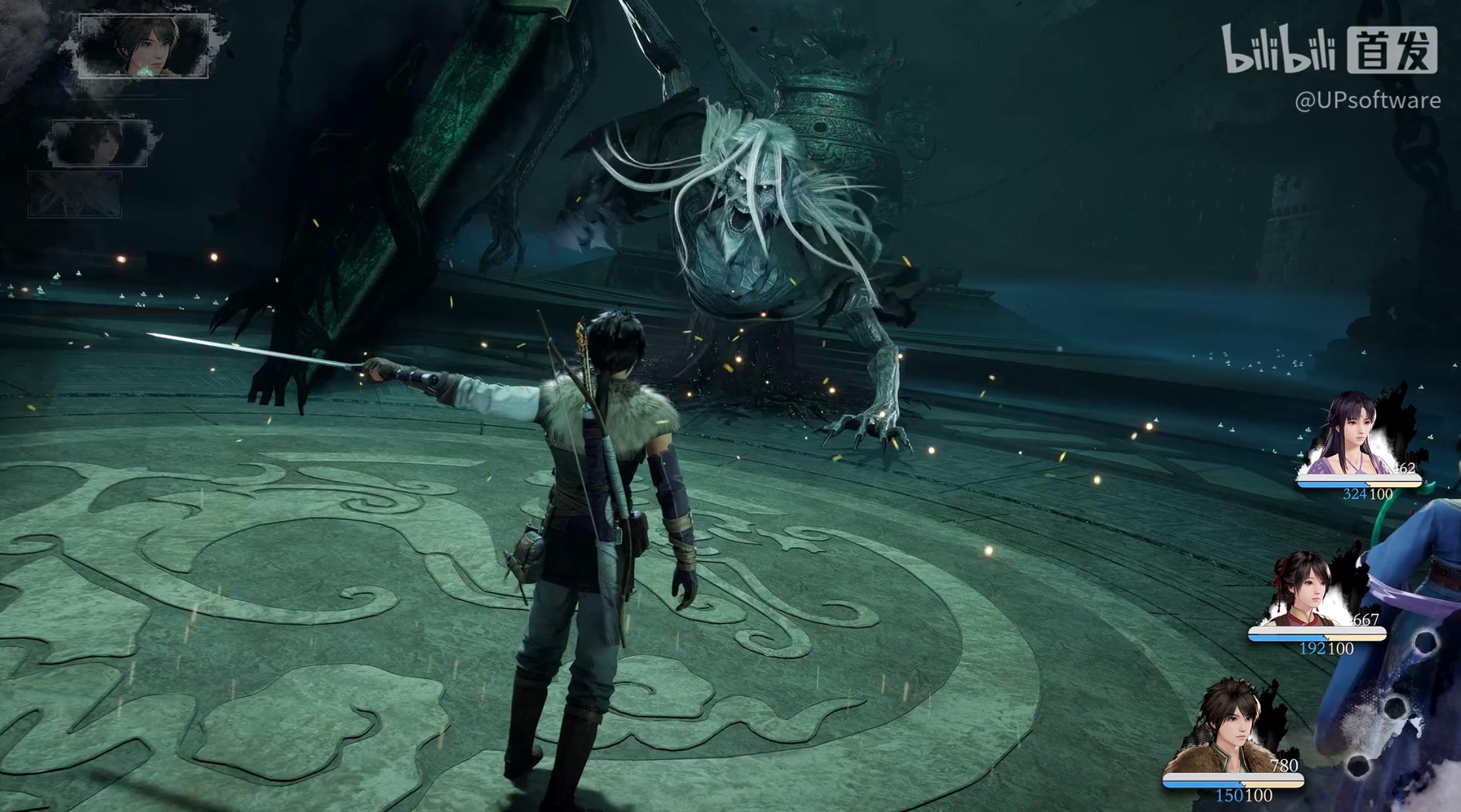Viewport: 1461px width, 812px height.
Task: Select the active turn-order portrait at the top
Action: pos(143,46)
